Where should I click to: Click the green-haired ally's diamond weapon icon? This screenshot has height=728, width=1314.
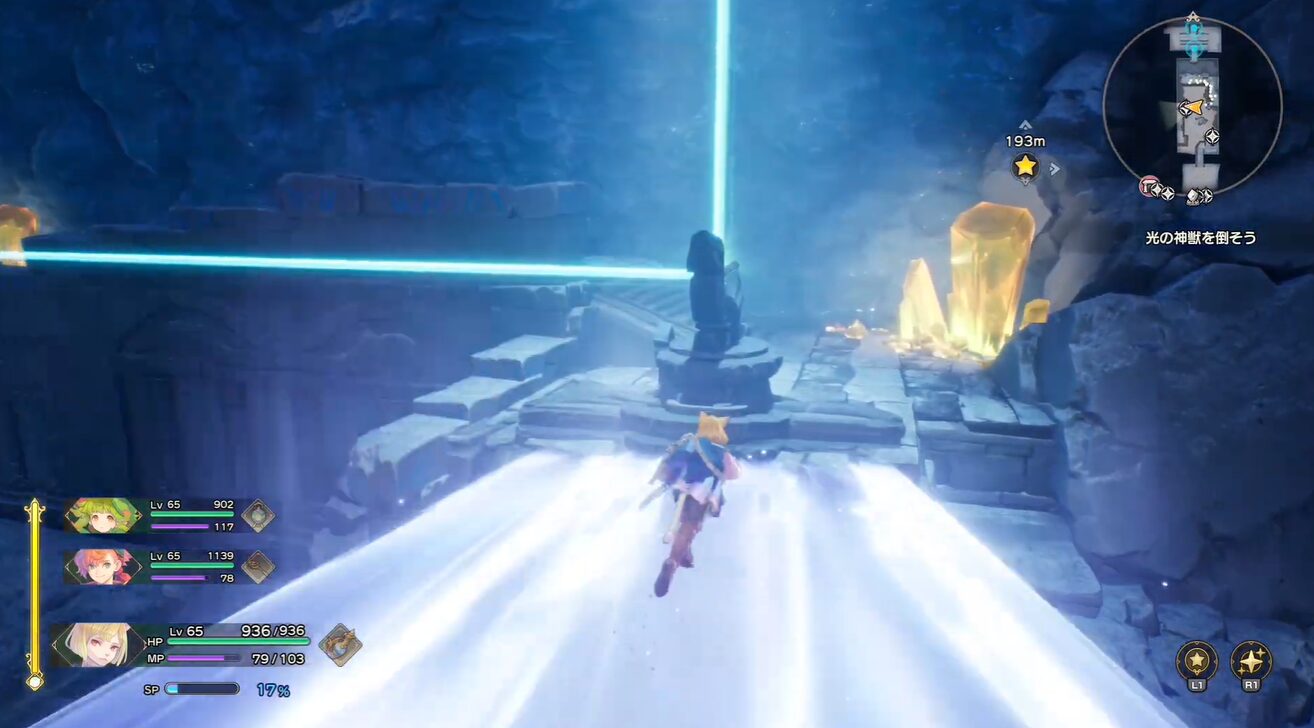click(258, 515)
